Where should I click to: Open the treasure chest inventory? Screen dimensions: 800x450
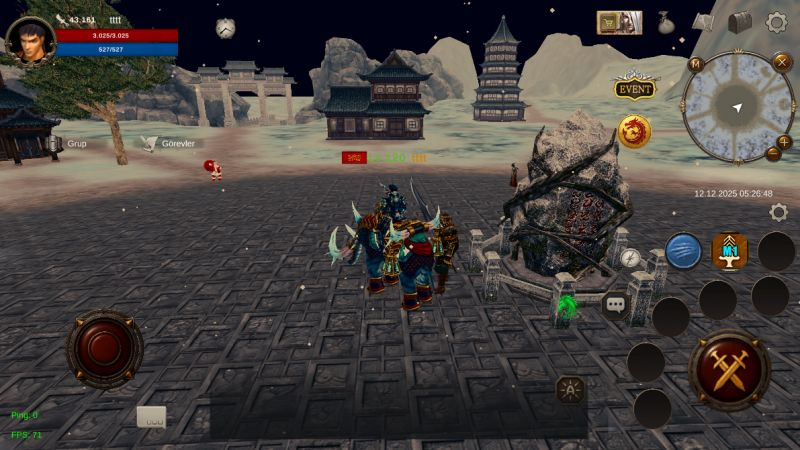739,22
